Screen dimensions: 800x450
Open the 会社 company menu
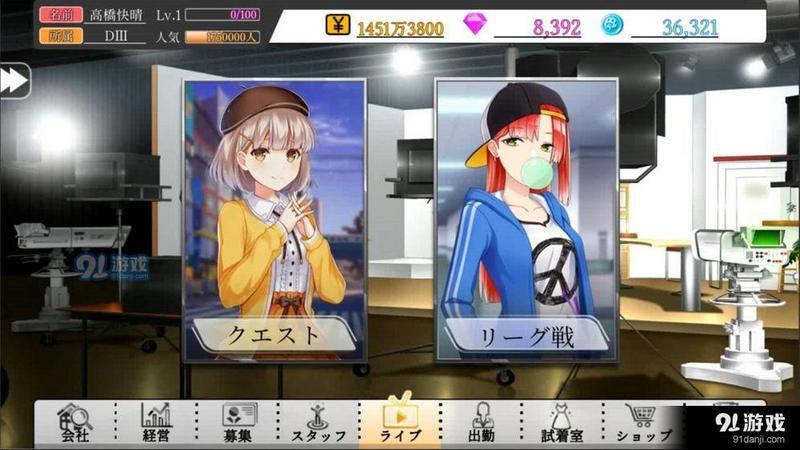(x=75, y=424)
